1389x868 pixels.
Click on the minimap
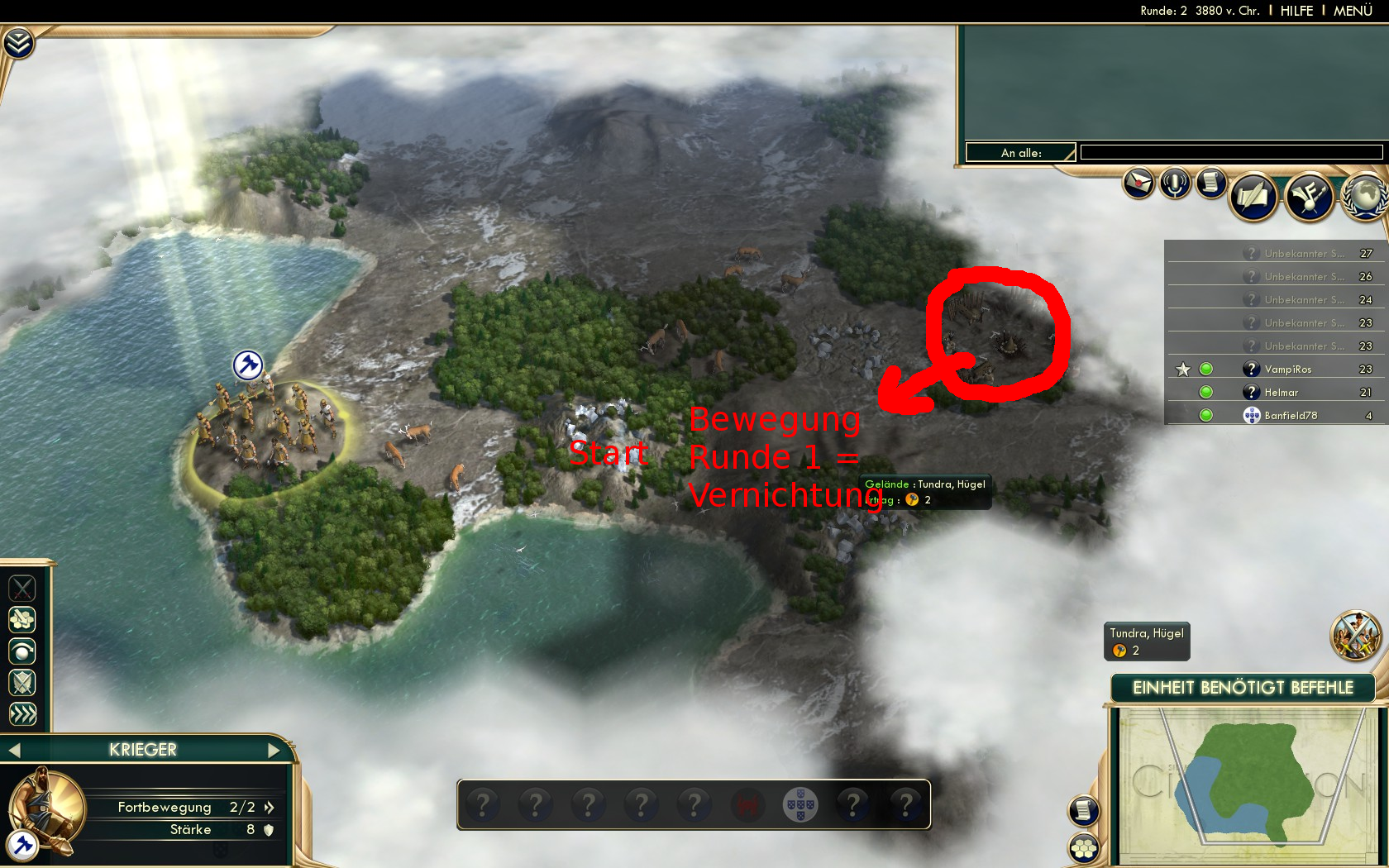[1243, 785]
